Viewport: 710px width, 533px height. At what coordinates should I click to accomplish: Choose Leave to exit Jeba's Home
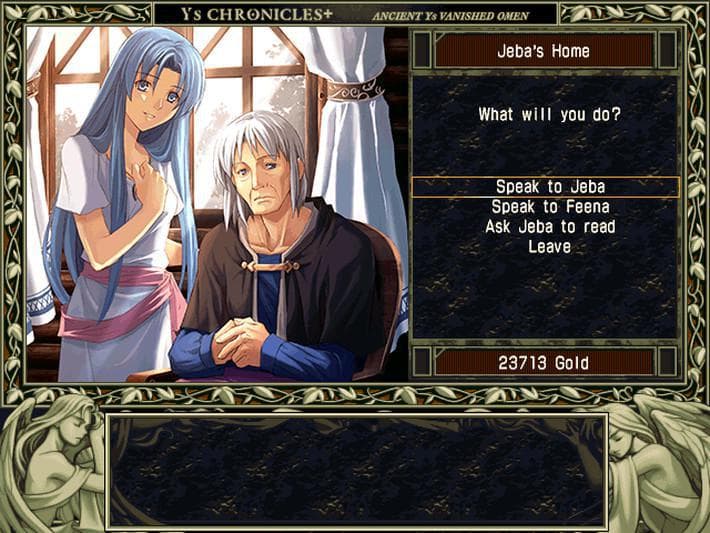549,246
